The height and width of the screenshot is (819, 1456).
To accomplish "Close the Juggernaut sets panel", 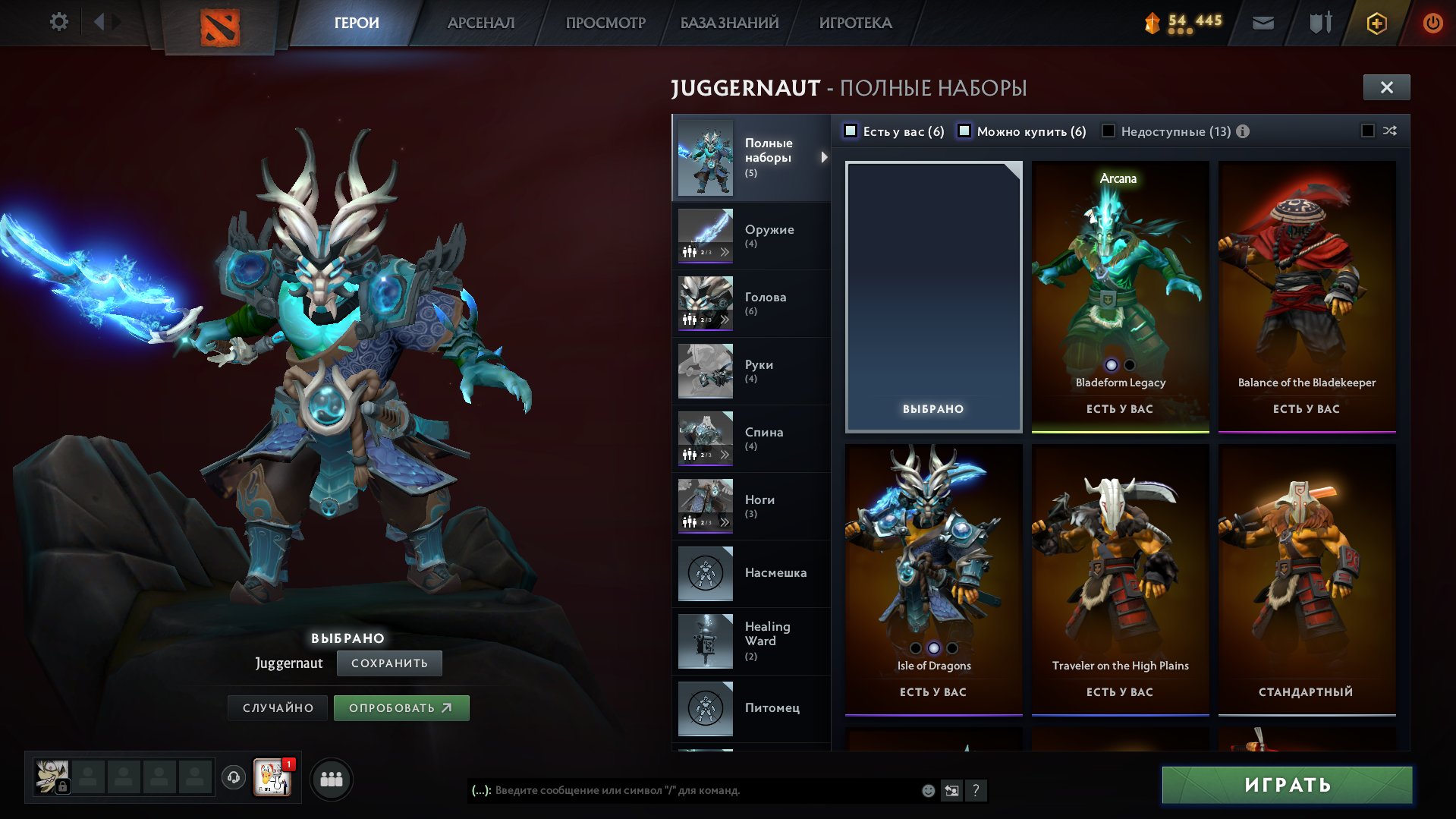I will (1386, 87).
